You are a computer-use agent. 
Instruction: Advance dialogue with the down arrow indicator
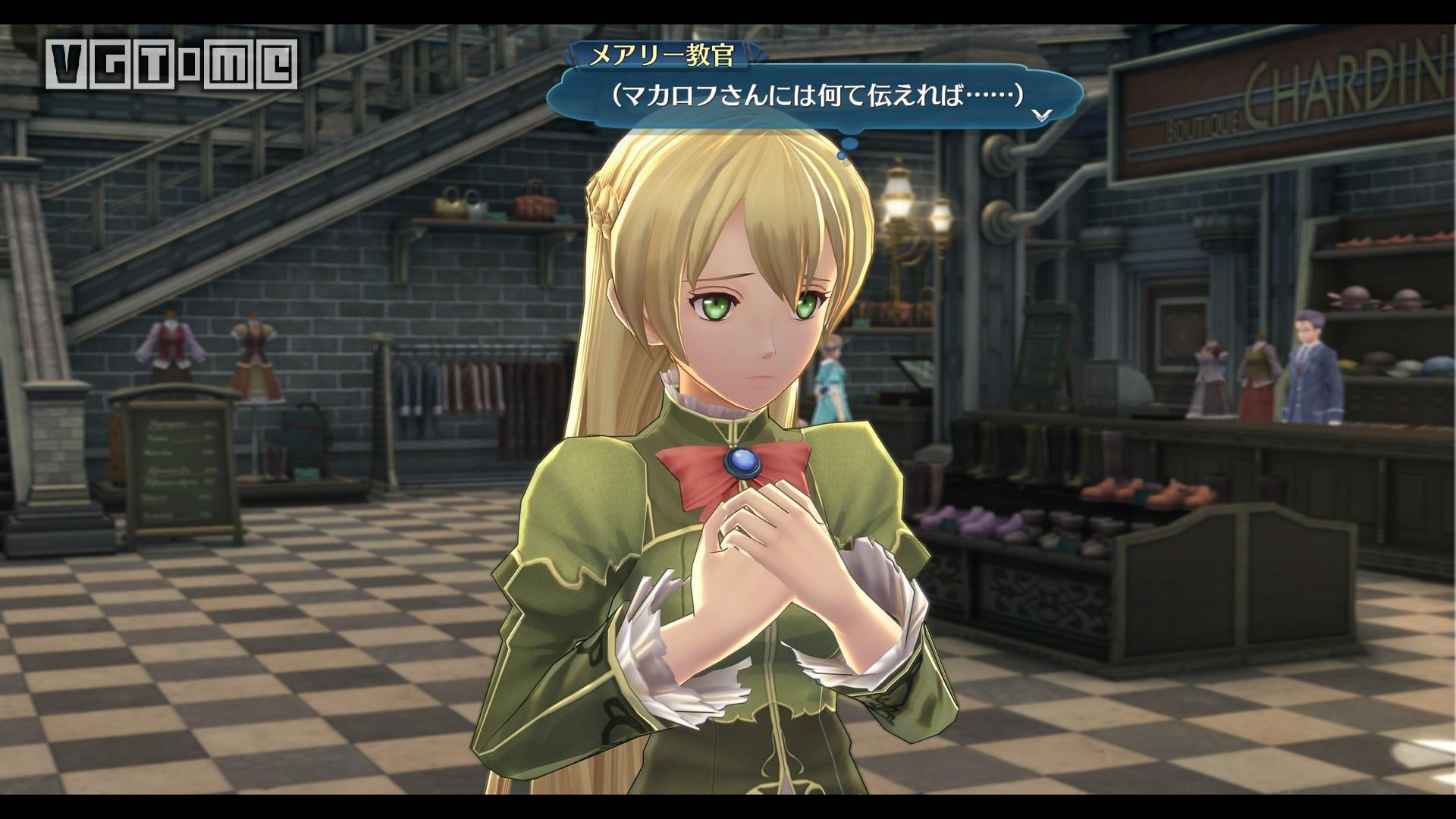[1042, 115]
